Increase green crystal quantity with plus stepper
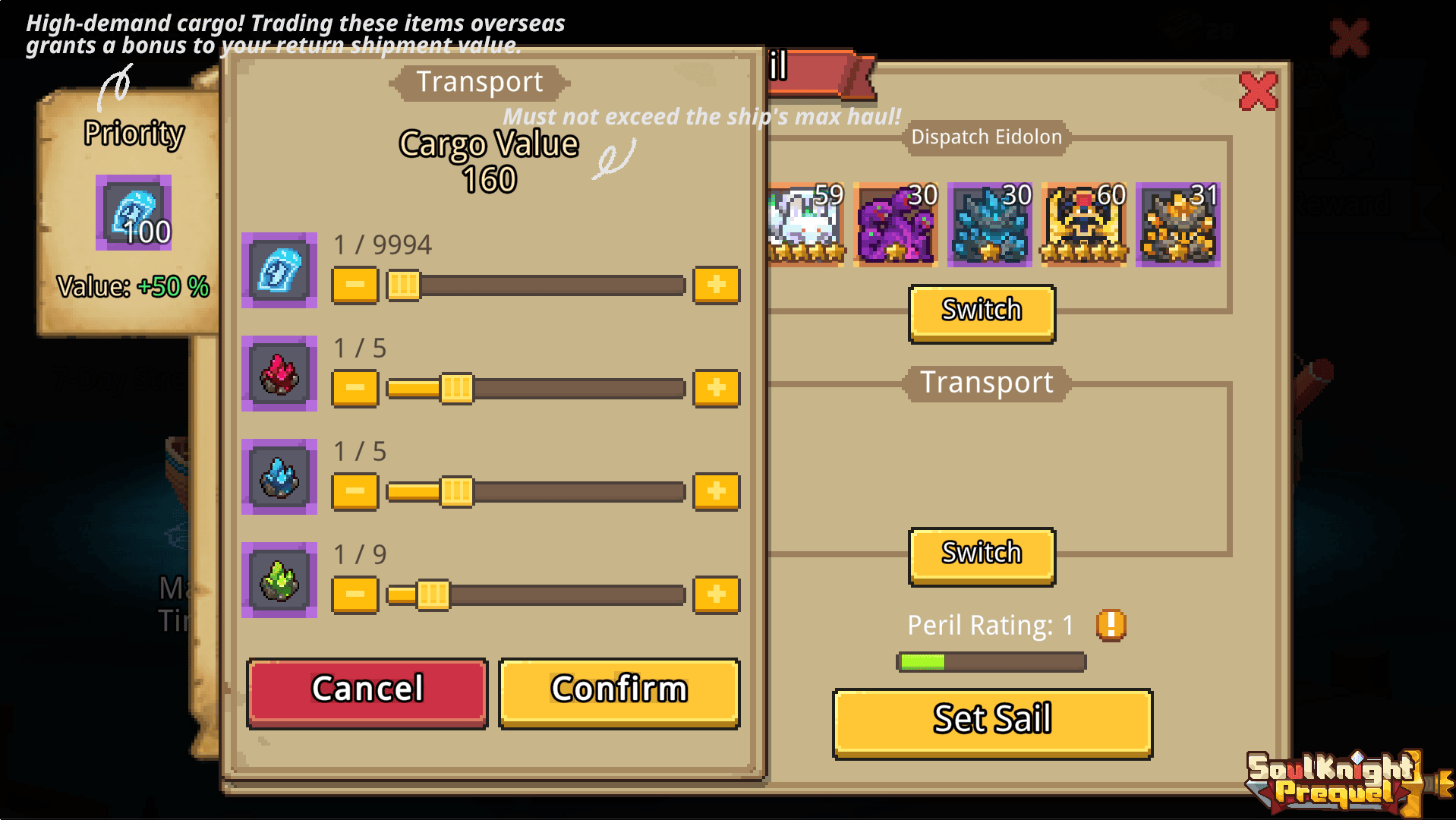 715,594
